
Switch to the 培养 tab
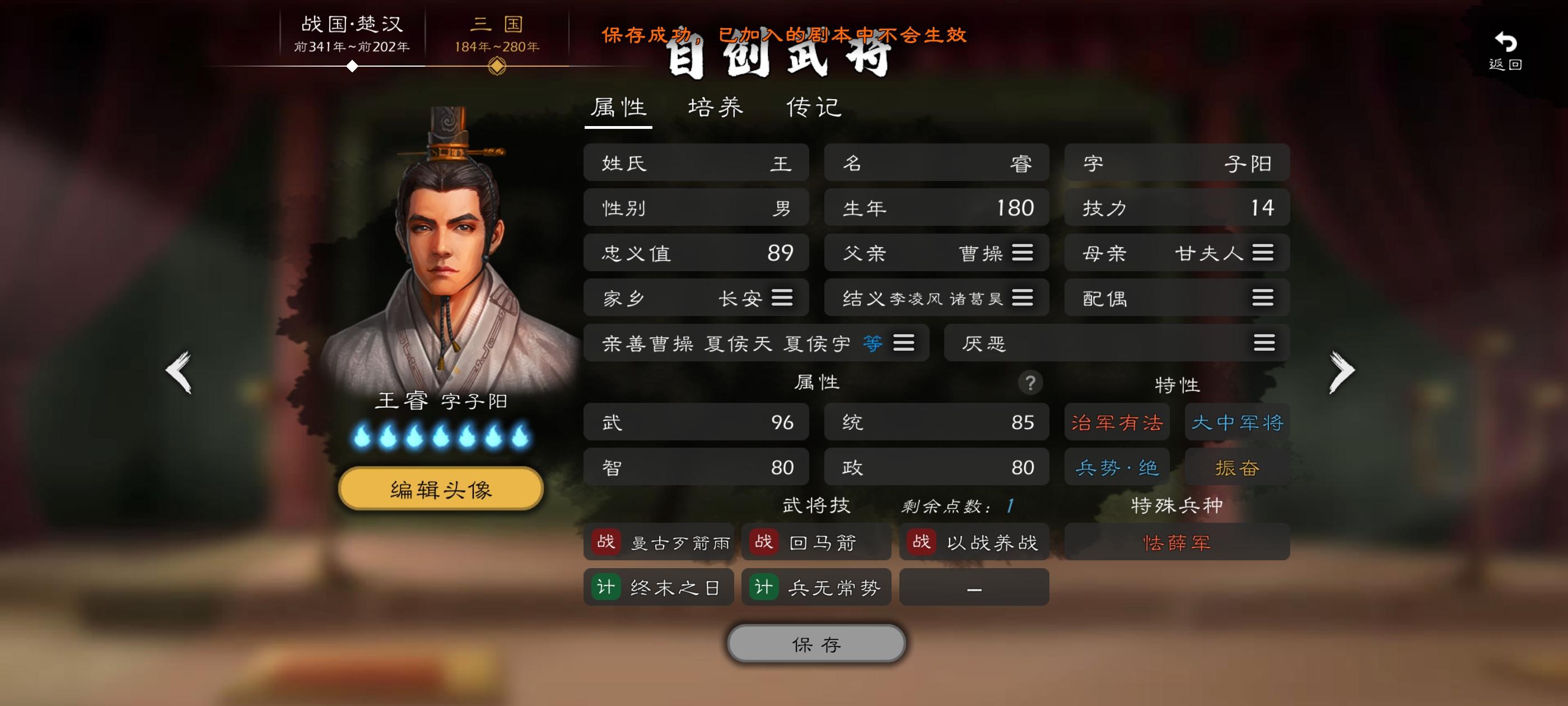716,106
